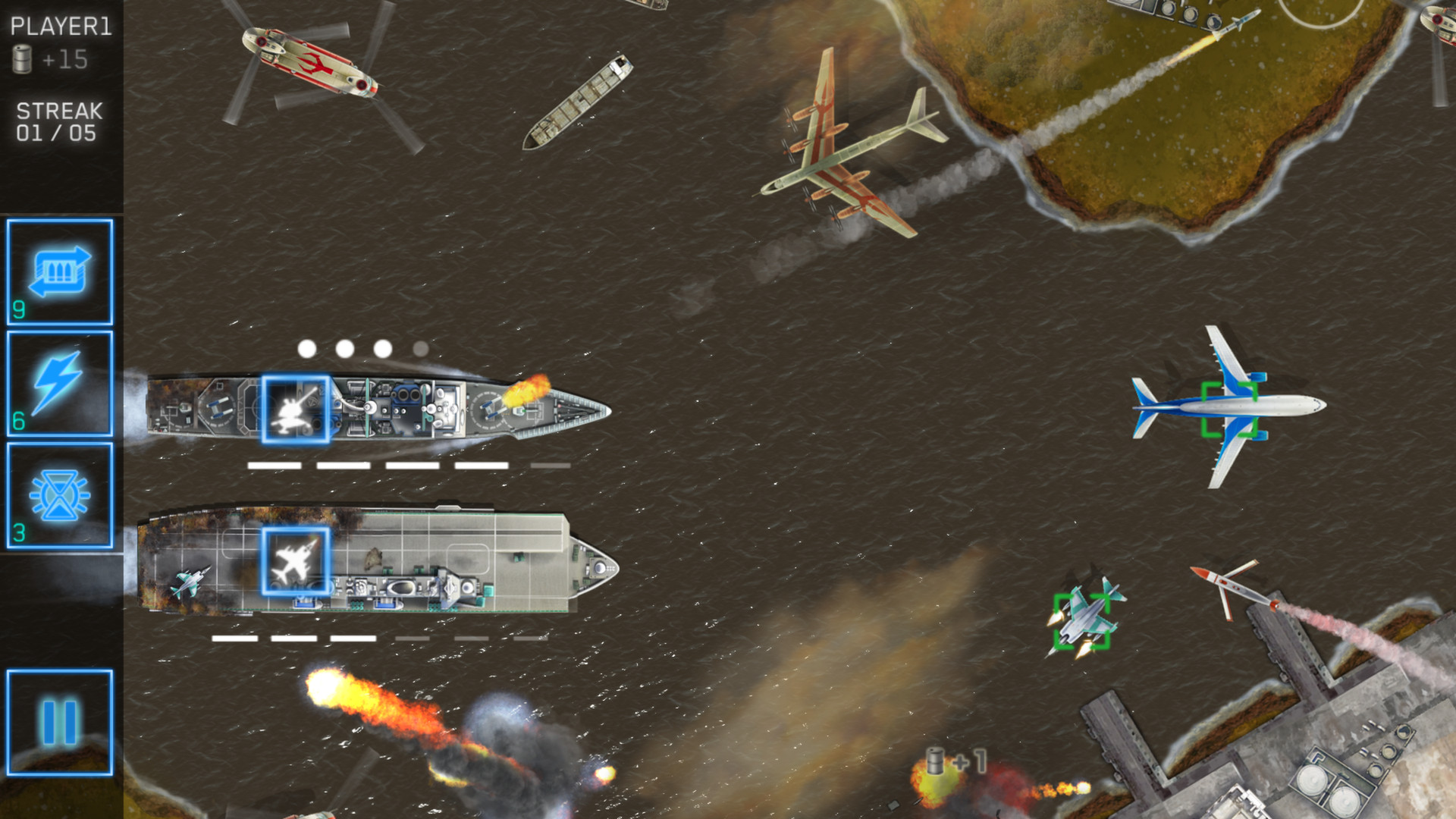The image size is (1456, 819).
Task: Click the faded last ammo bar under the destroyer
Action: pos(551,466)
